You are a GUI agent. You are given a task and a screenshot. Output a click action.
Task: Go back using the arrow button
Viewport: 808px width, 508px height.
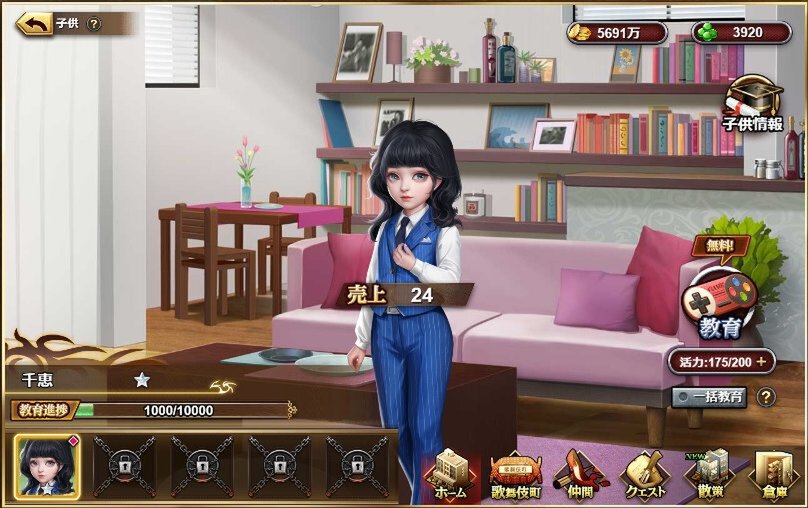[33, 23]
